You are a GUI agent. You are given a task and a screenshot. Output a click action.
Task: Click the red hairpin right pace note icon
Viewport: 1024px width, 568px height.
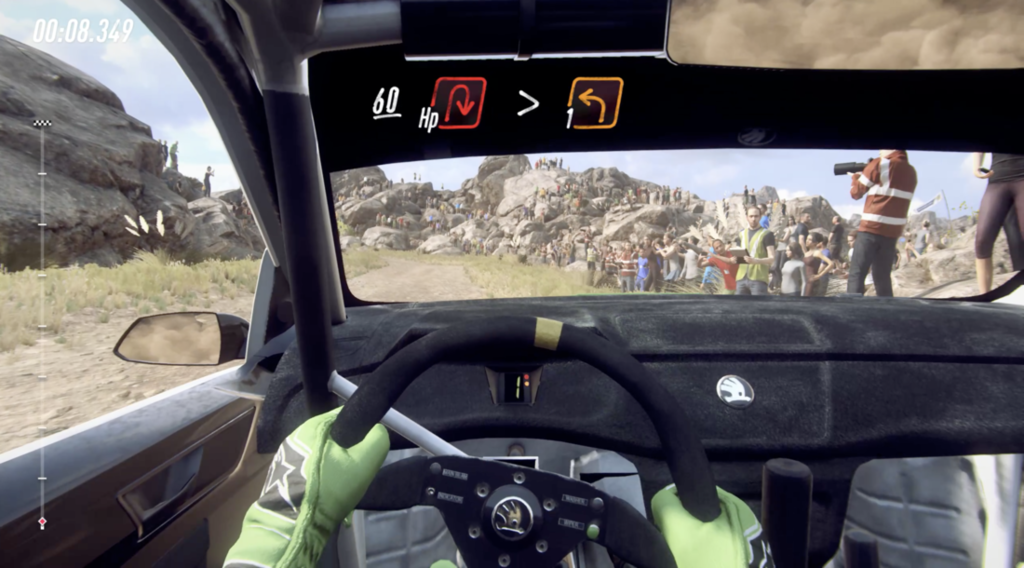click(458, 102)
